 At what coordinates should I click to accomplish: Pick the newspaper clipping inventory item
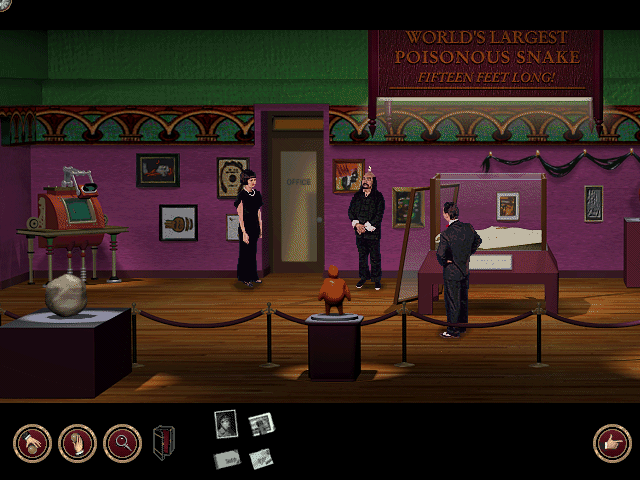pos(262,425)
